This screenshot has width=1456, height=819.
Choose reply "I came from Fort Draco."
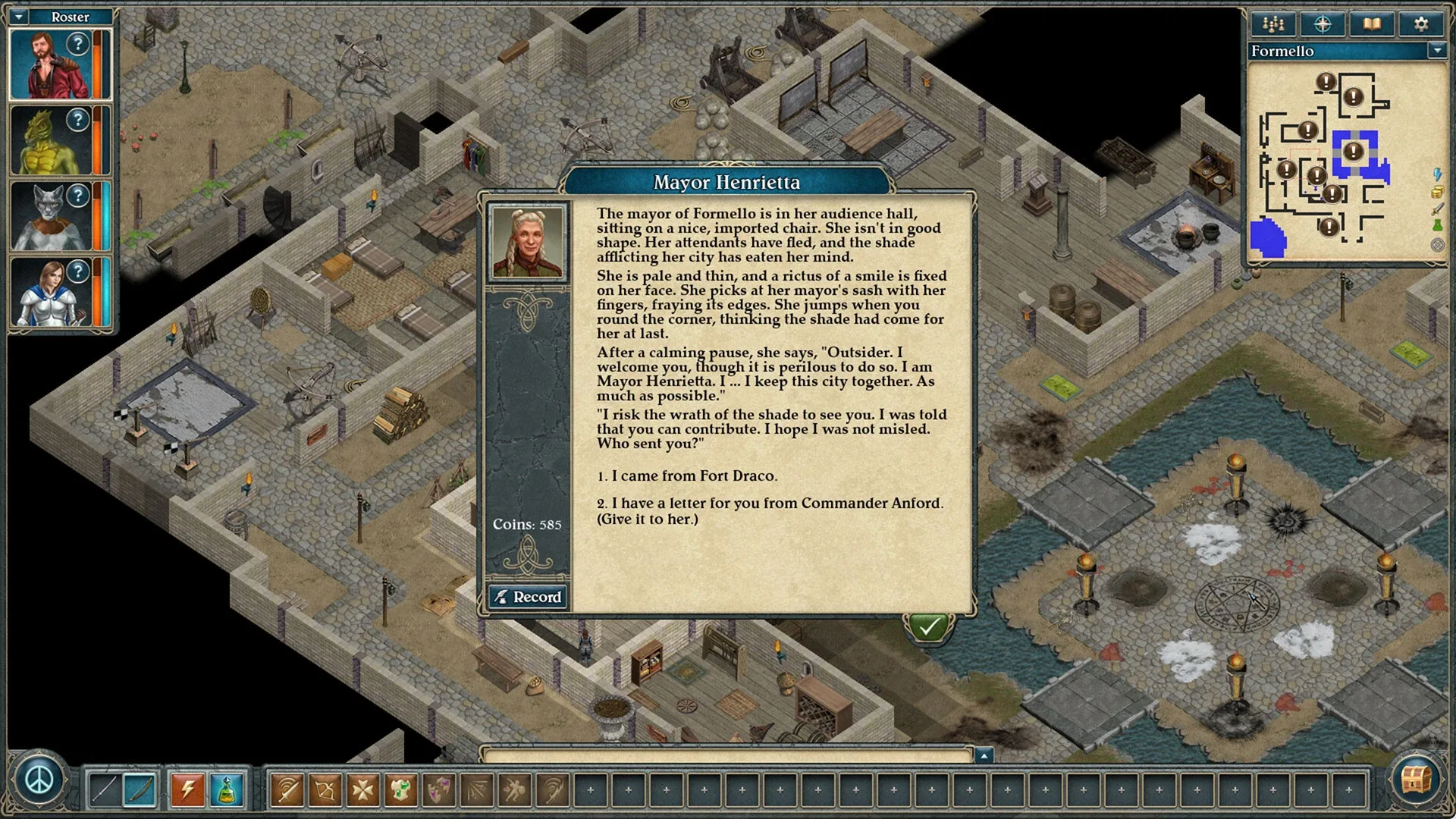click(x=694, y=476)
